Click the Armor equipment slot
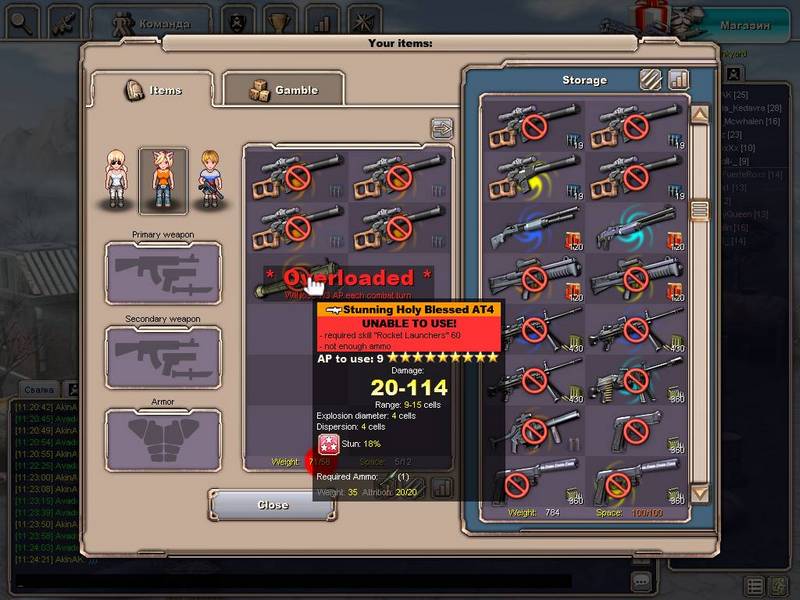The width and height of the screenshot is (800, 600). (163, 439)
